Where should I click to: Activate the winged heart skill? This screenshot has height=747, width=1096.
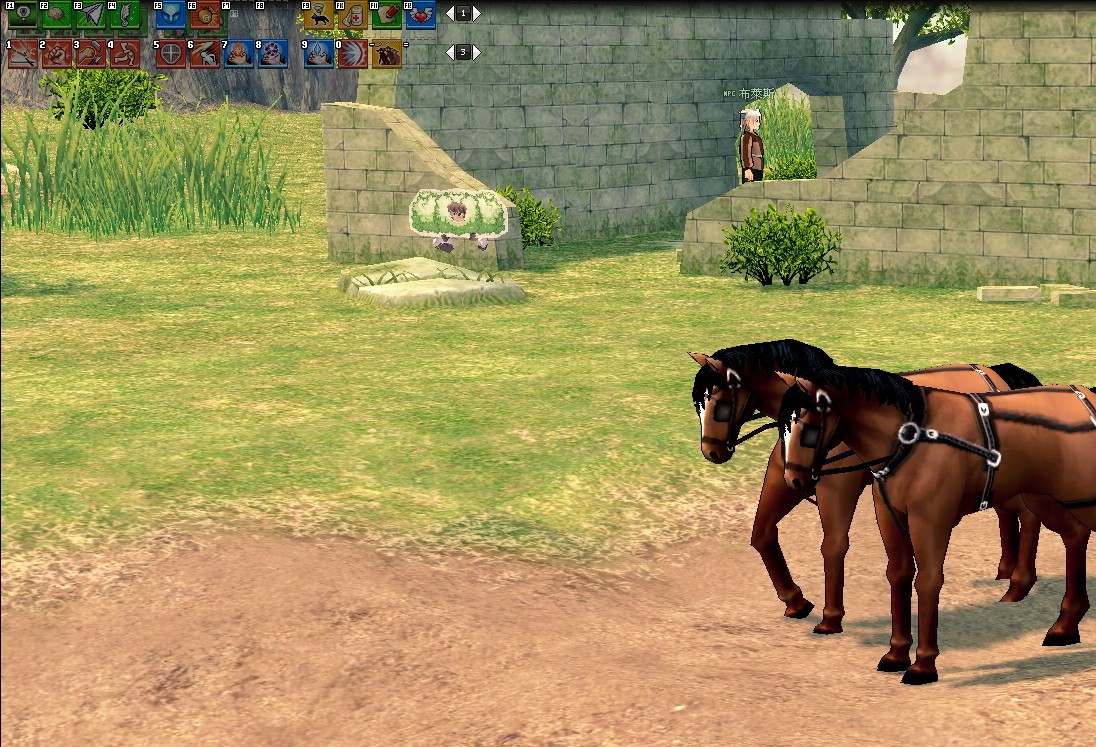[421, 15]
